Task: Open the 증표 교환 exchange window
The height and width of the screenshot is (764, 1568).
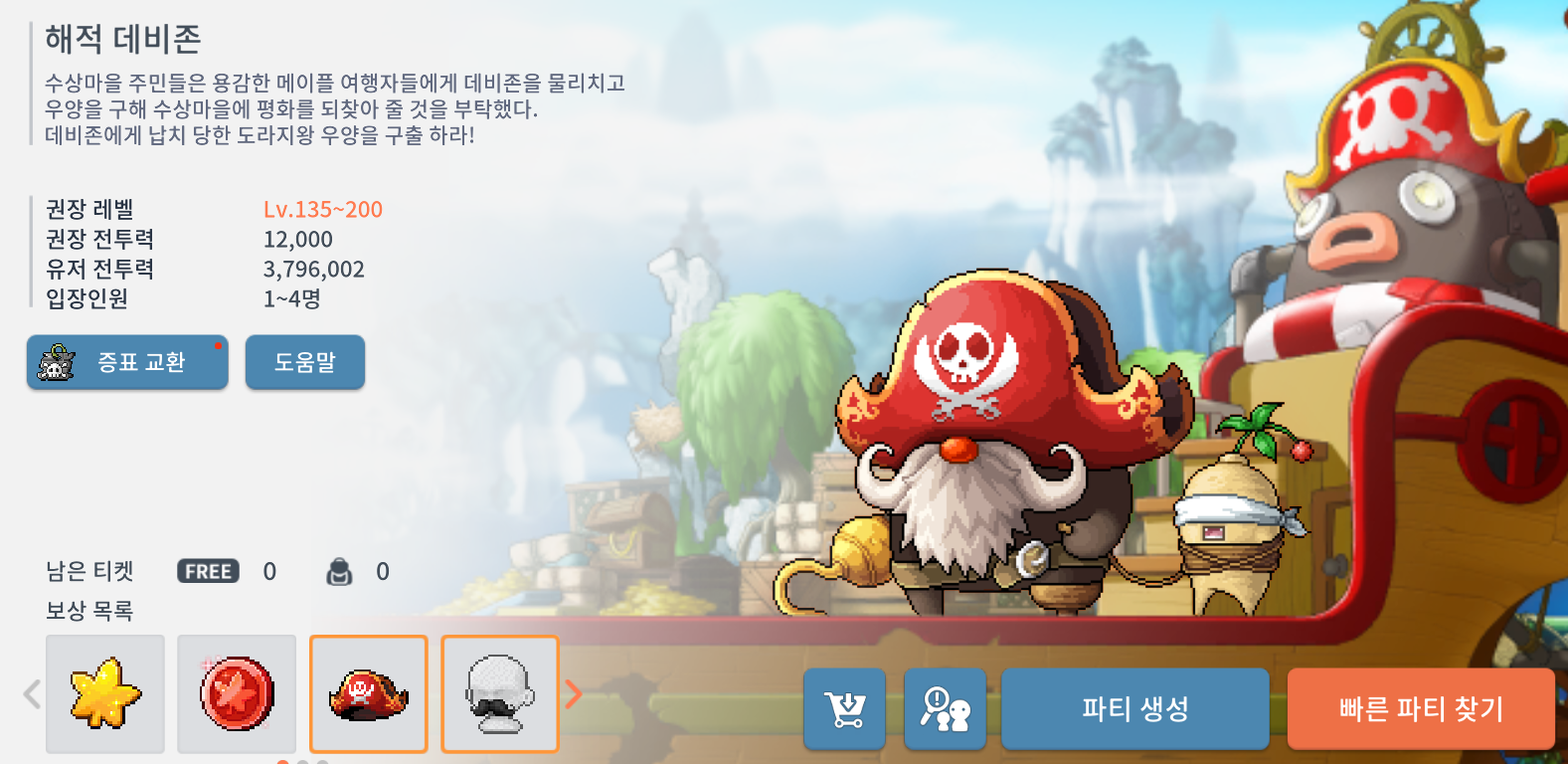Action: coord(127,361)
